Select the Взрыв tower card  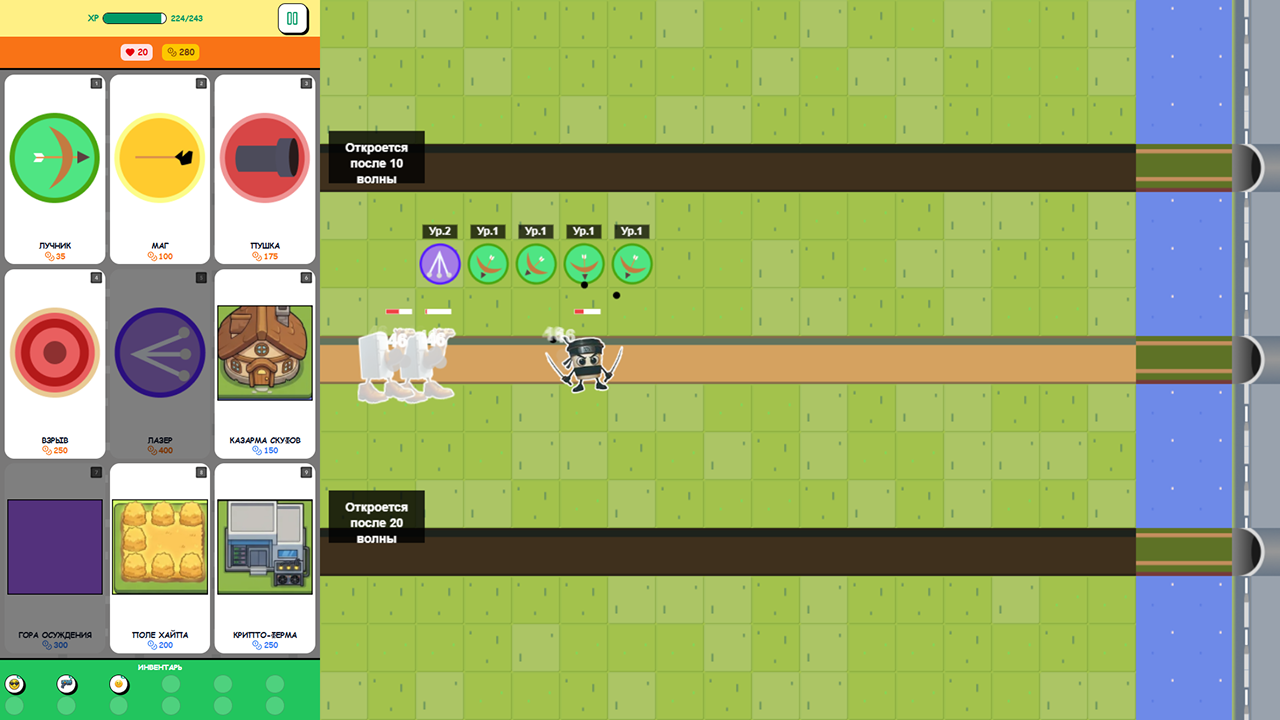tap(54, 352)
